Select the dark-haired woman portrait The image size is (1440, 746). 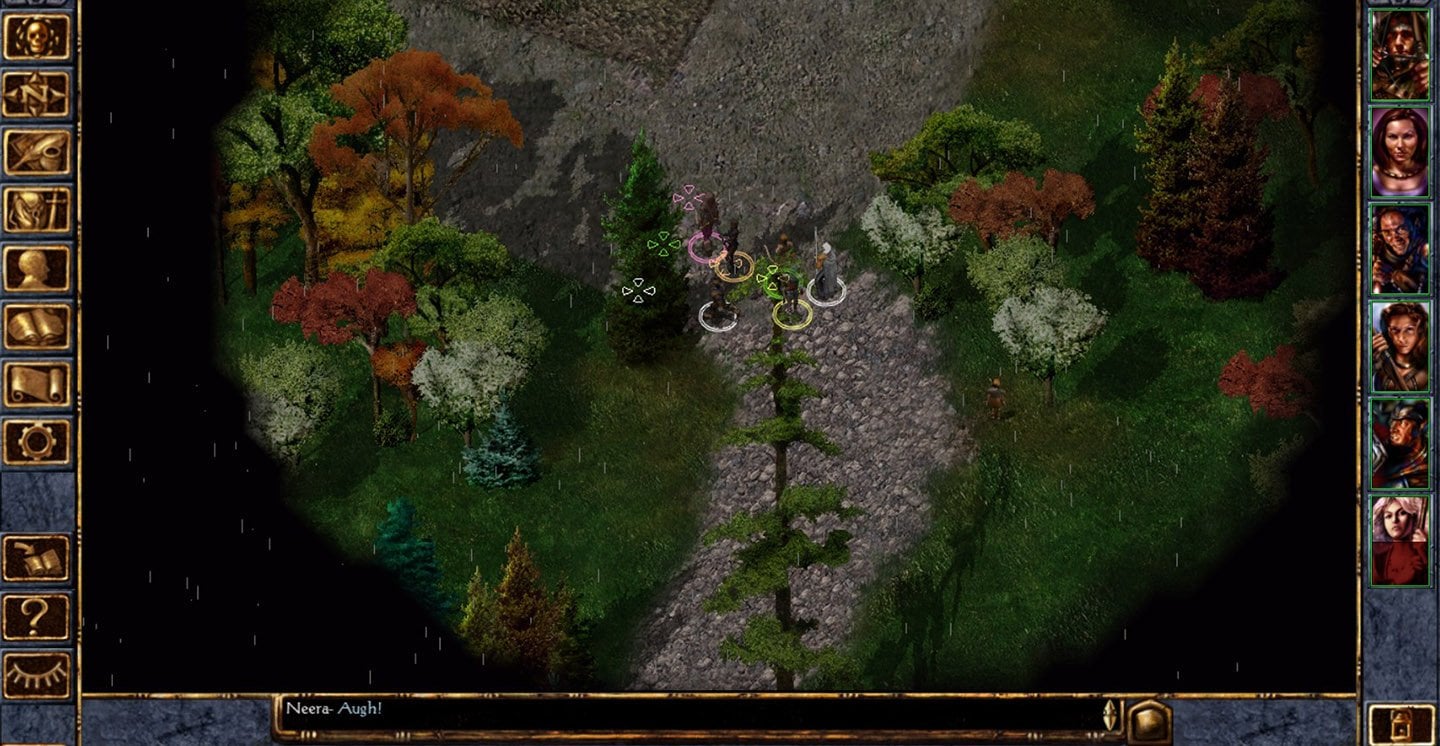[1399, 151]
